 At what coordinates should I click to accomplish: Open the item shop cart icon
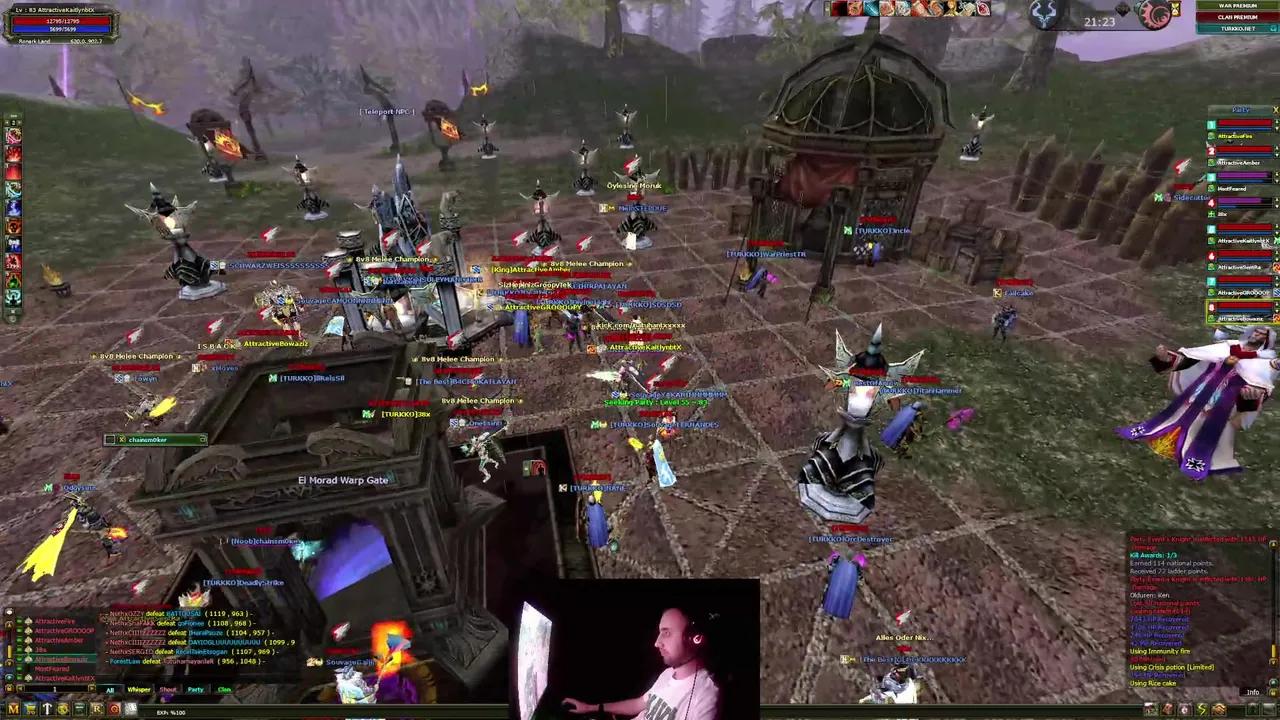[30, 709]
